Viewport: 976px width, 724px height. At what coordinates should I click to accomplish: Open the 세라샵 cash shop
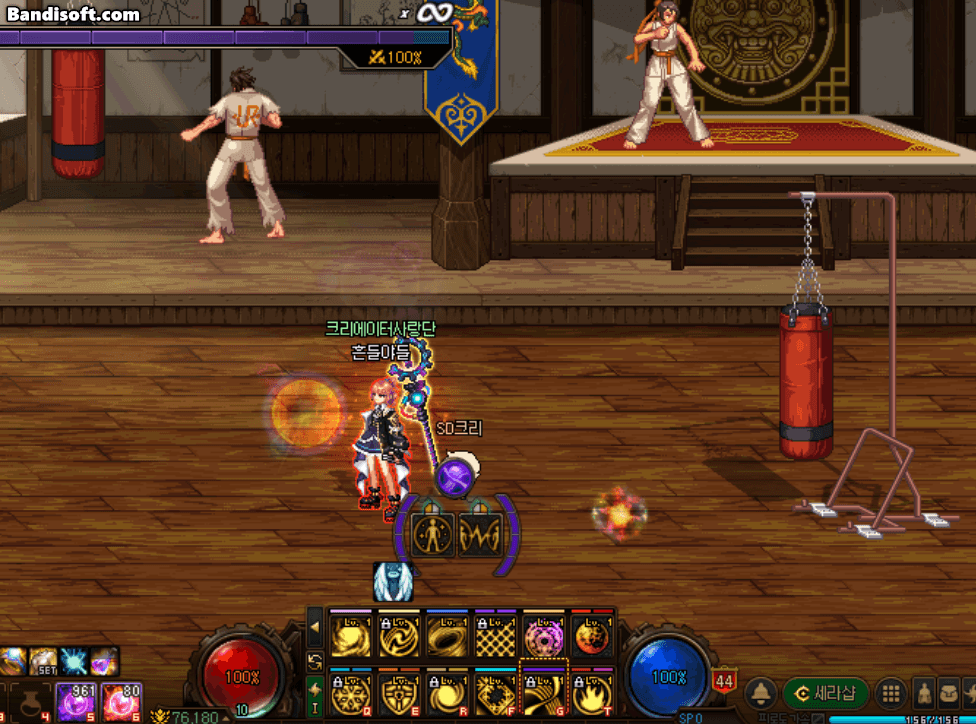(824, 692)
